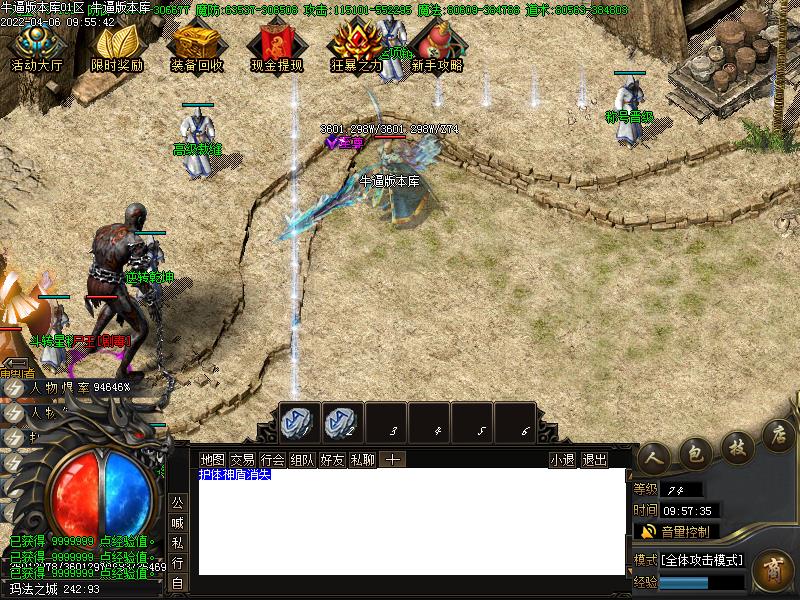This screenshot has width=800, height=600.
Task: Activate the 狂暴之力 berserk power icon
Action: pos(356,46)
